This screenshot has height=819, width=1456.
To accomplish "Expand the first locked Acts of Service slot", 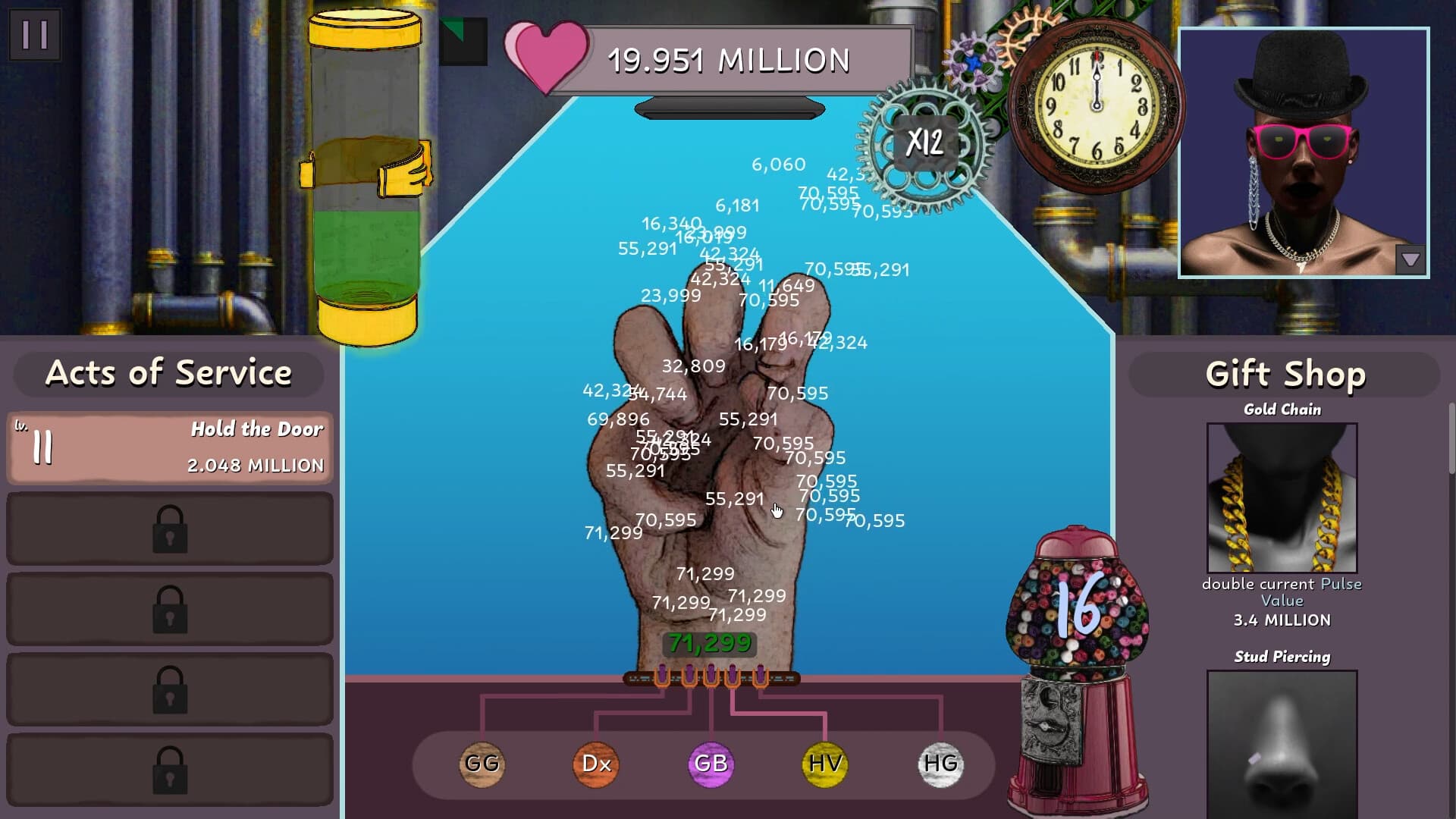I will pyautogui.click(x=169, y=529).
